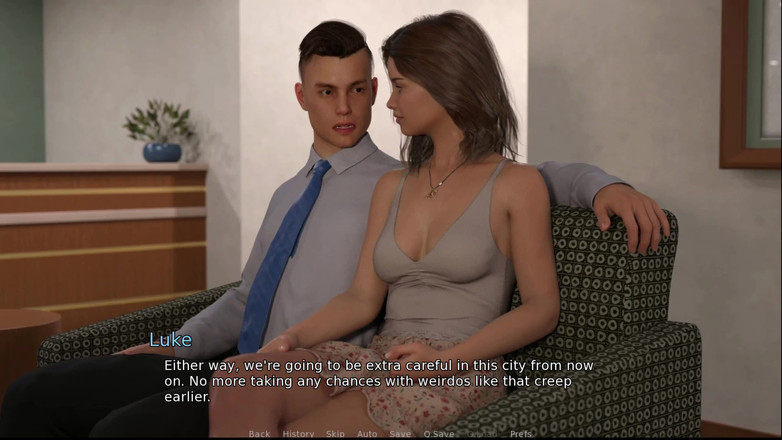Open the Save game screen
782x440 pixels.
(x=400, y=434)
